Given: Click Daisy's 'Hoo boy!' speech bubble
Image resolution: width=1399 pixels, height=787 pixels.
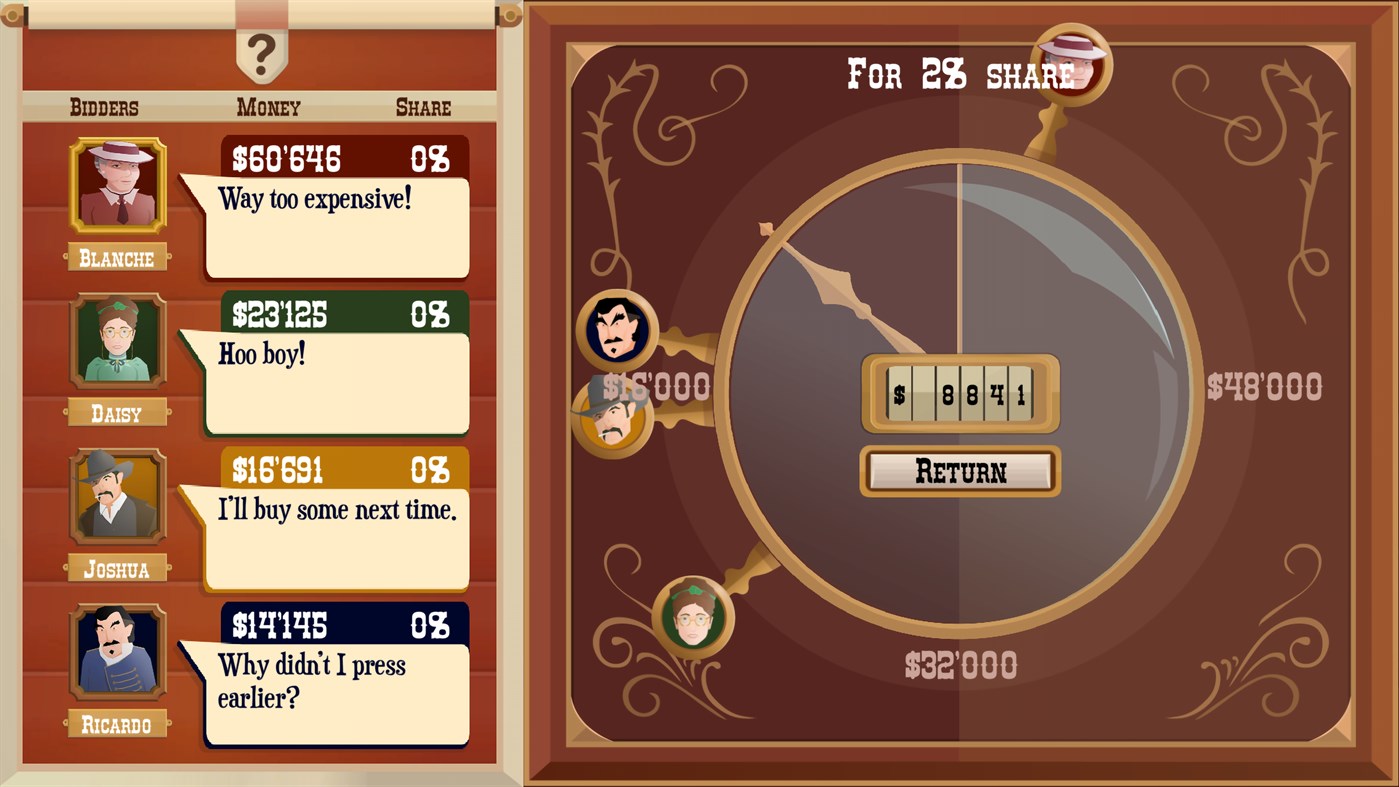Looking at the screenshot, I should pyautogui.click(x=335, y=385).
